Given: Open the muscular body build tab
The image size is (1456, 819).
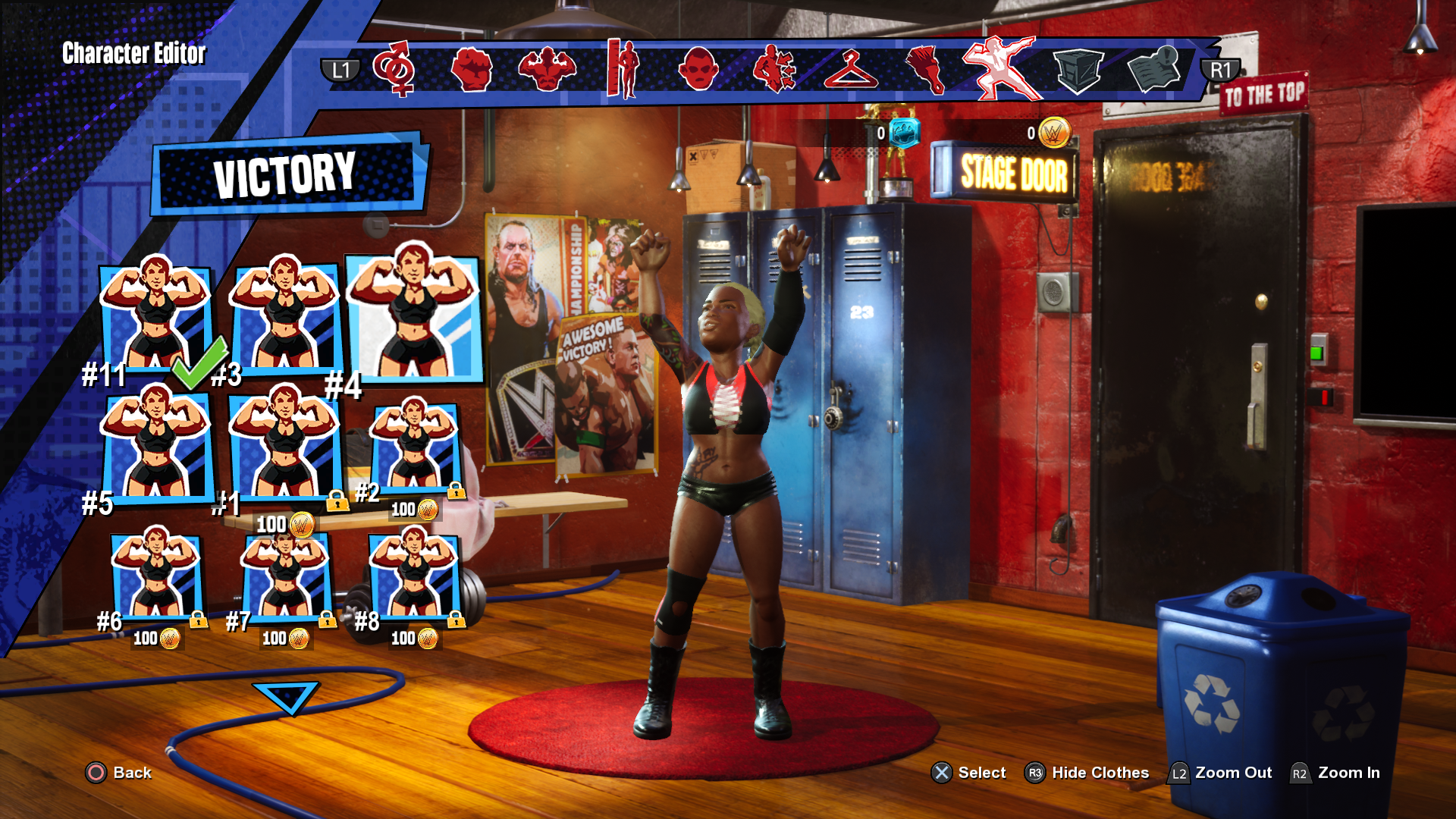Looking at the screenshot, I should click(547, 70).
